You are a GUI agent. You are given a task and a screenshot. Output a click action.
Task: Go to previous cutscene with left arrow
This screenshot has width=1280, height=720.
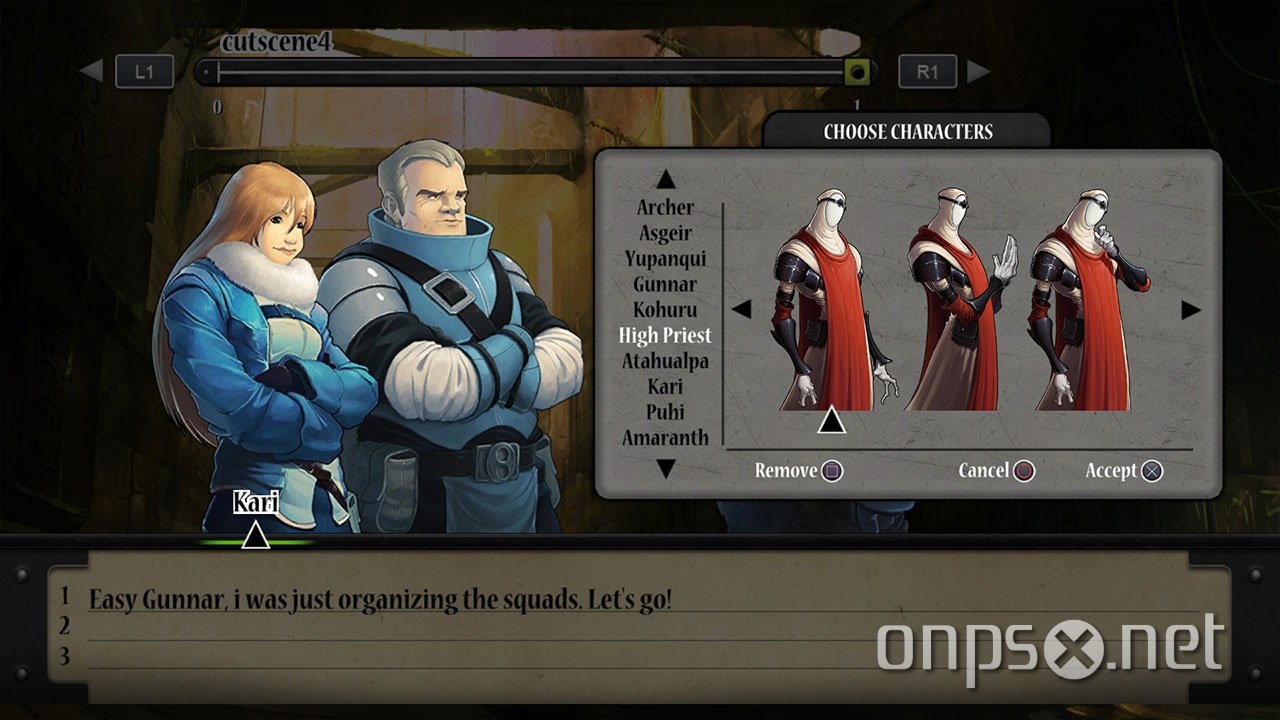(x=91, y=71)
